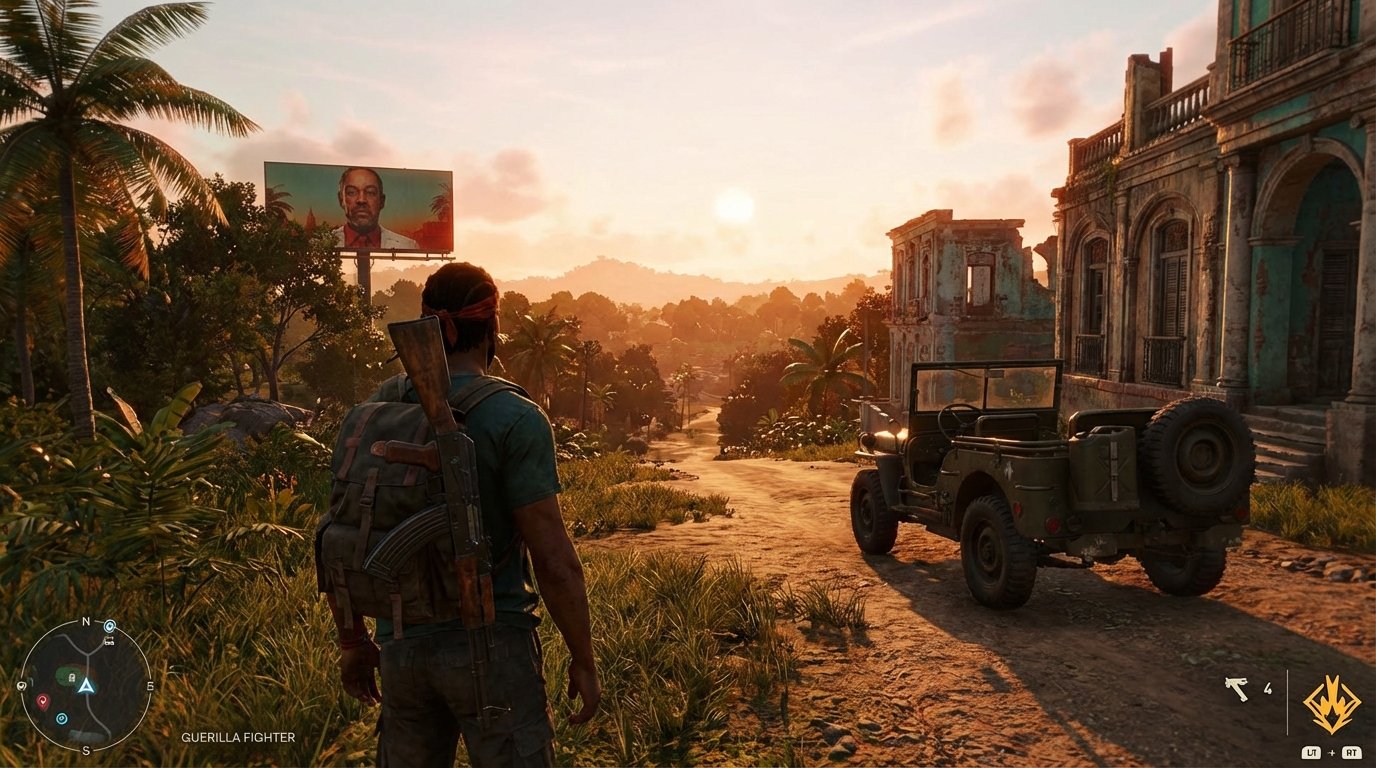Select the blue player arrow on the minimap
Image resolution: width=1376 pixels, height=768 pixels.
(x=87, y=686)
